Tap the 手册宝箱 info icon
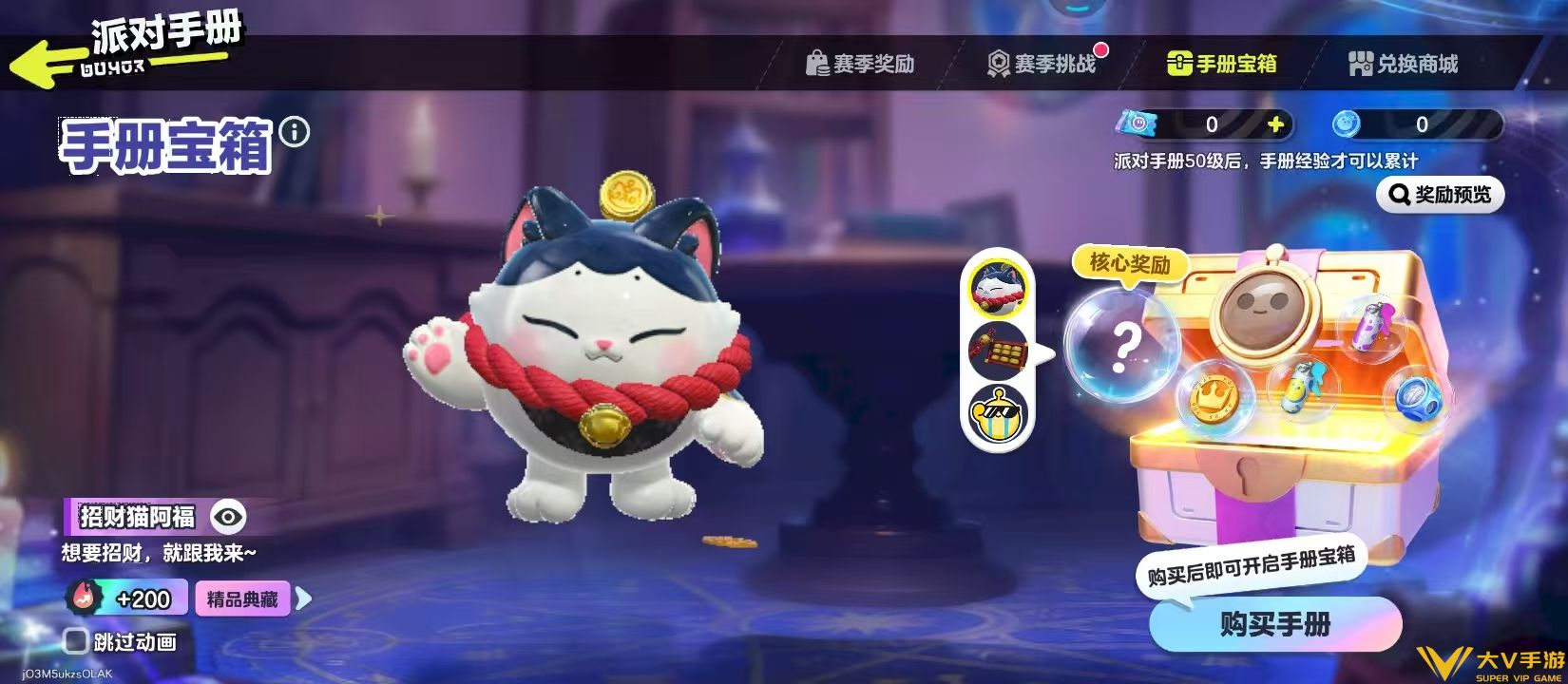This screenshot has height=684, width=1568. pos(295,131)
